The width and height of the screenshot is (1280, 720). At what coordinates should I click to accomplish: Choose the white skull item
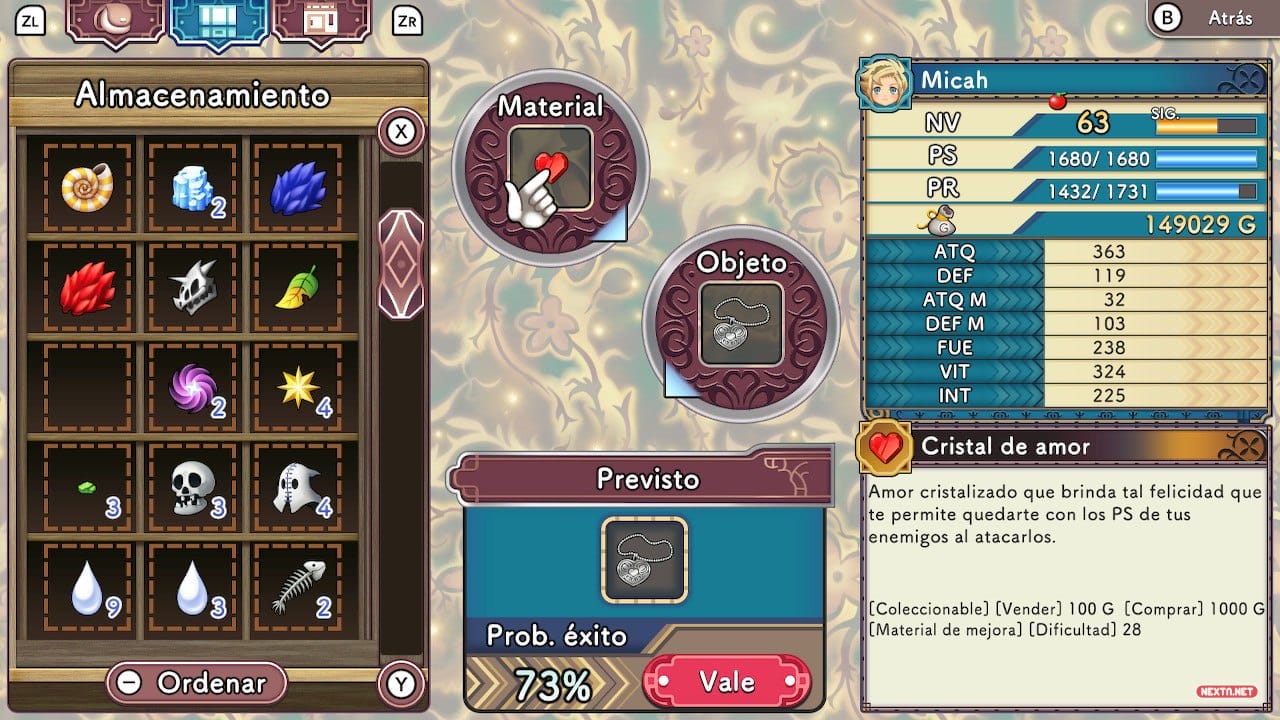pos(193,489)
